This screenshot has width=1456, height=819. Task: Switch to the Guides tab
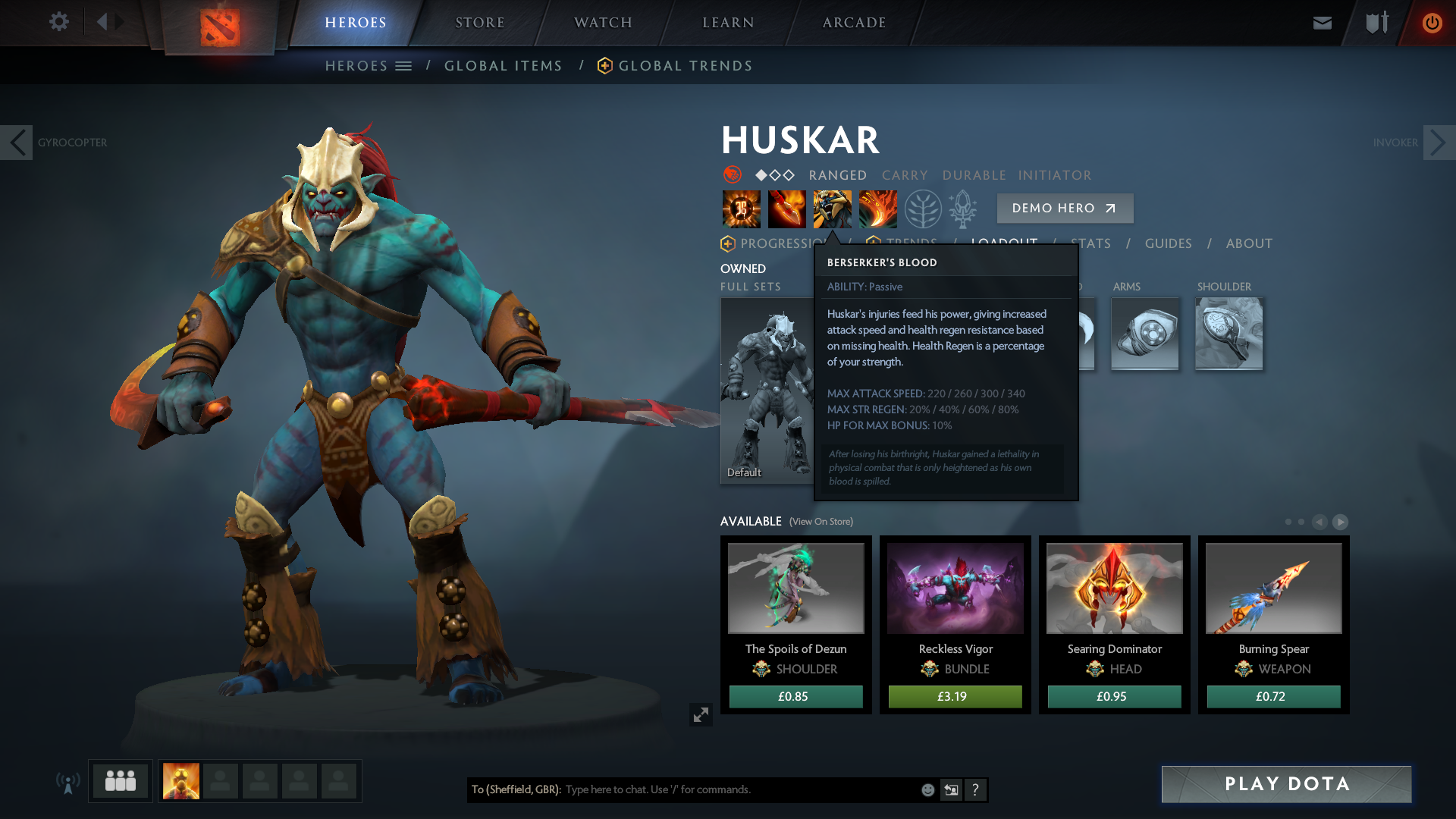click(1168, 243)
